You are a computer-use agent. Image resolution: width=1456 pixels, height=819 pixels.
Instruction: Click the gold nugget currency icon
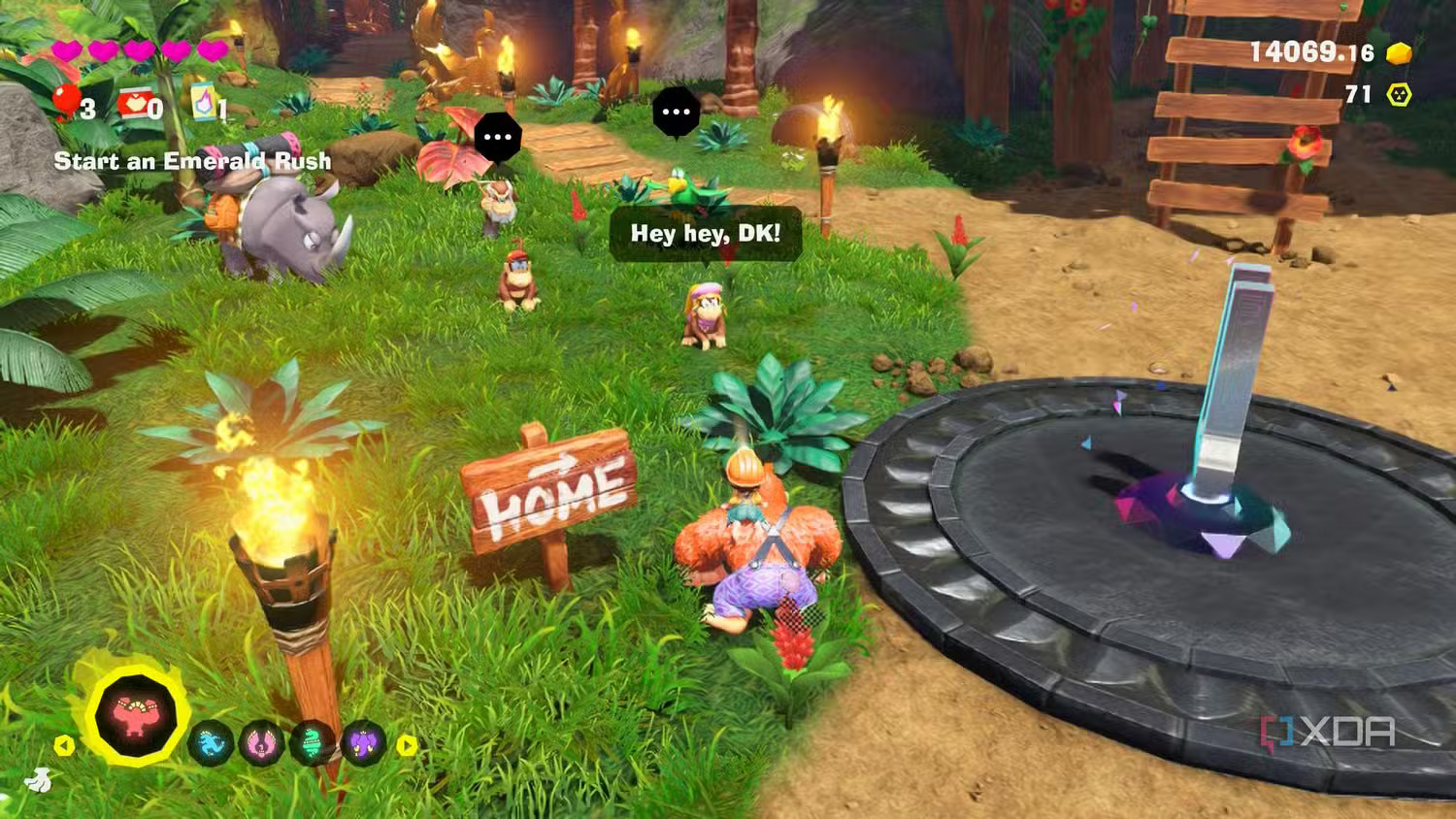1399,52
